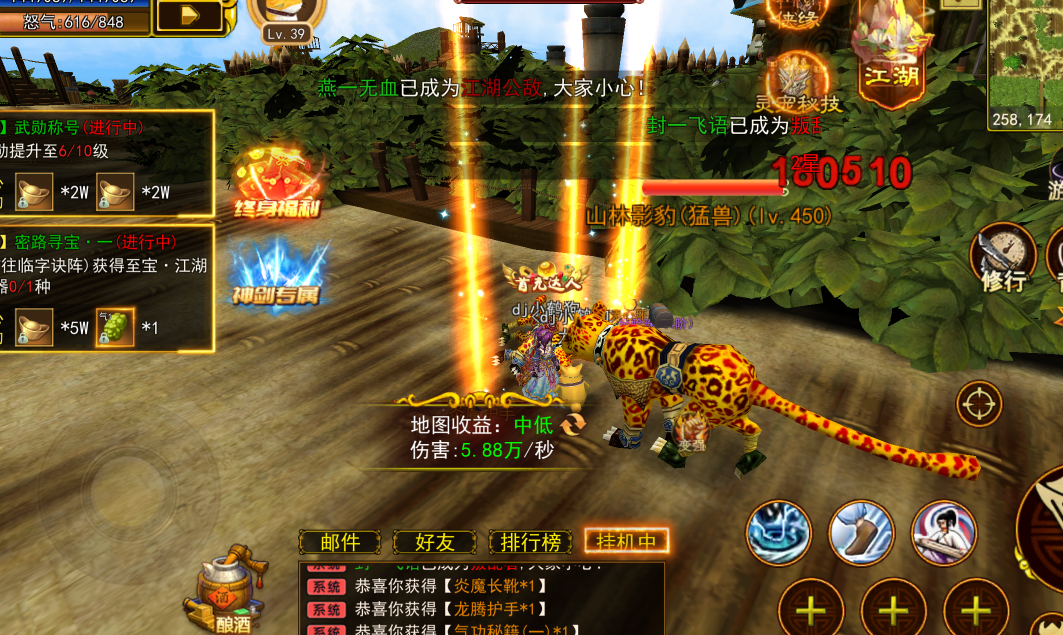The height and width of the screenshot is (635, 1063).
Task: Click the yellow arrow expand button
Action: click(190, 15)
